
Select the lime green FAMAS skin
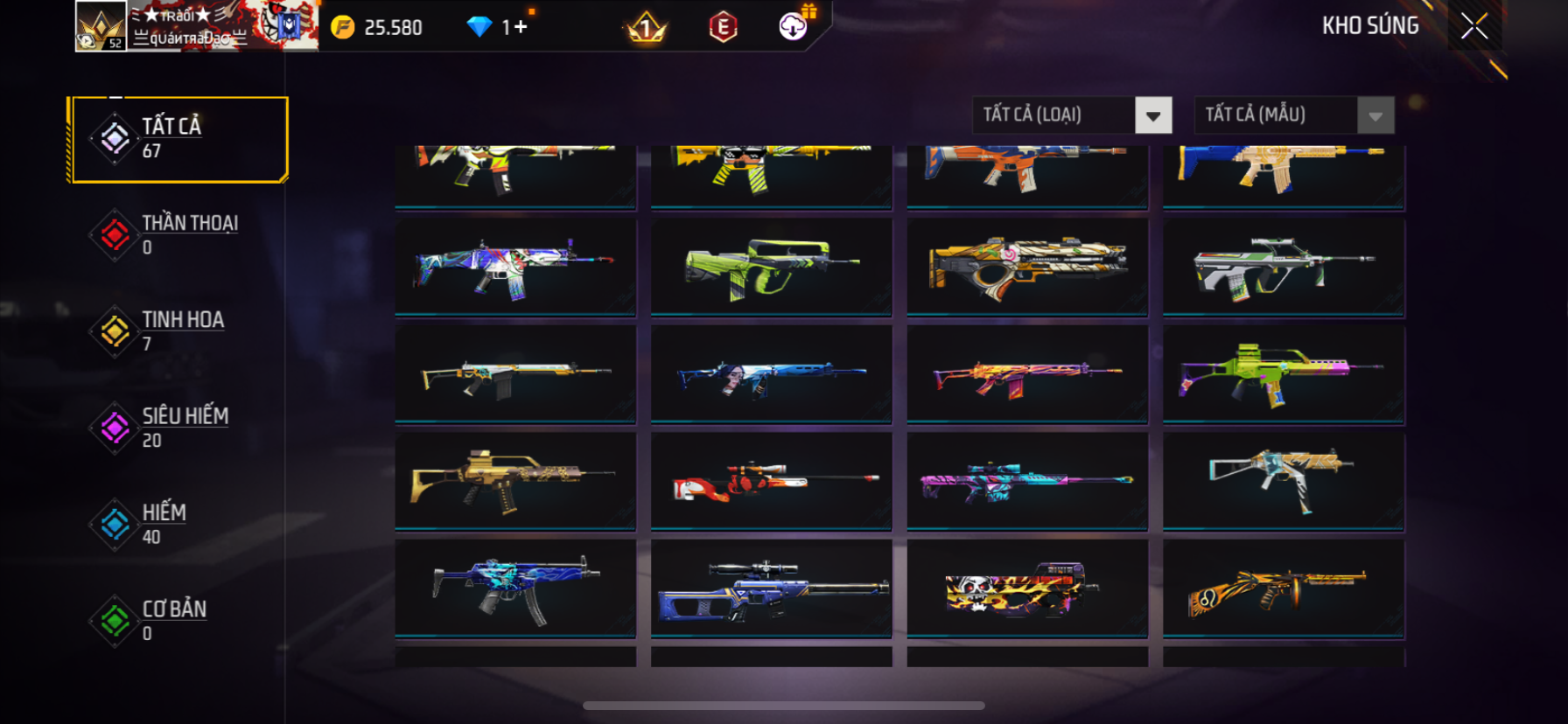771,266
